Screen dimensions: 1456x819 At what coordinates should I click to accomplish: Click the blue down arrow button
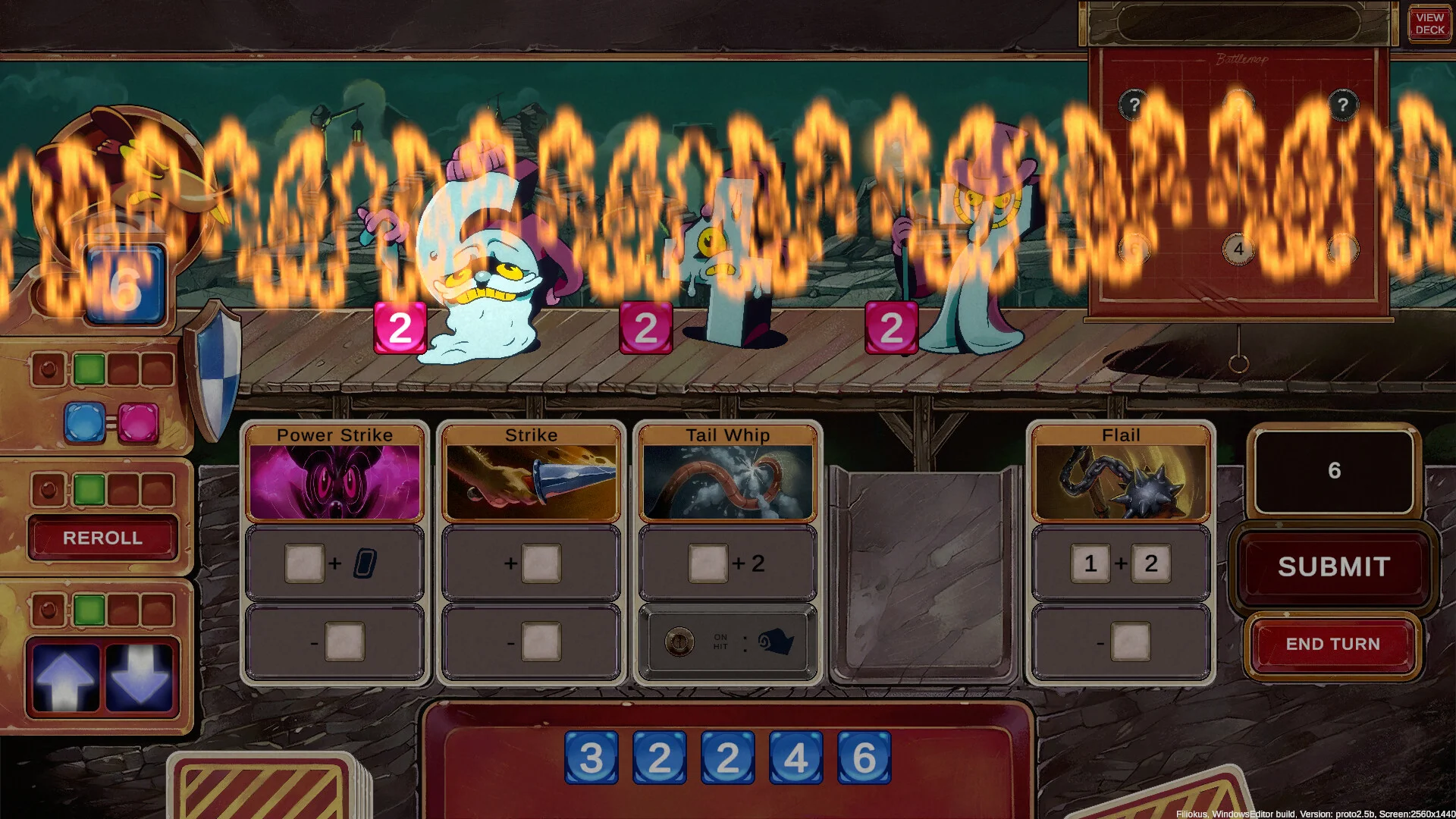click(x=139, y=677)
